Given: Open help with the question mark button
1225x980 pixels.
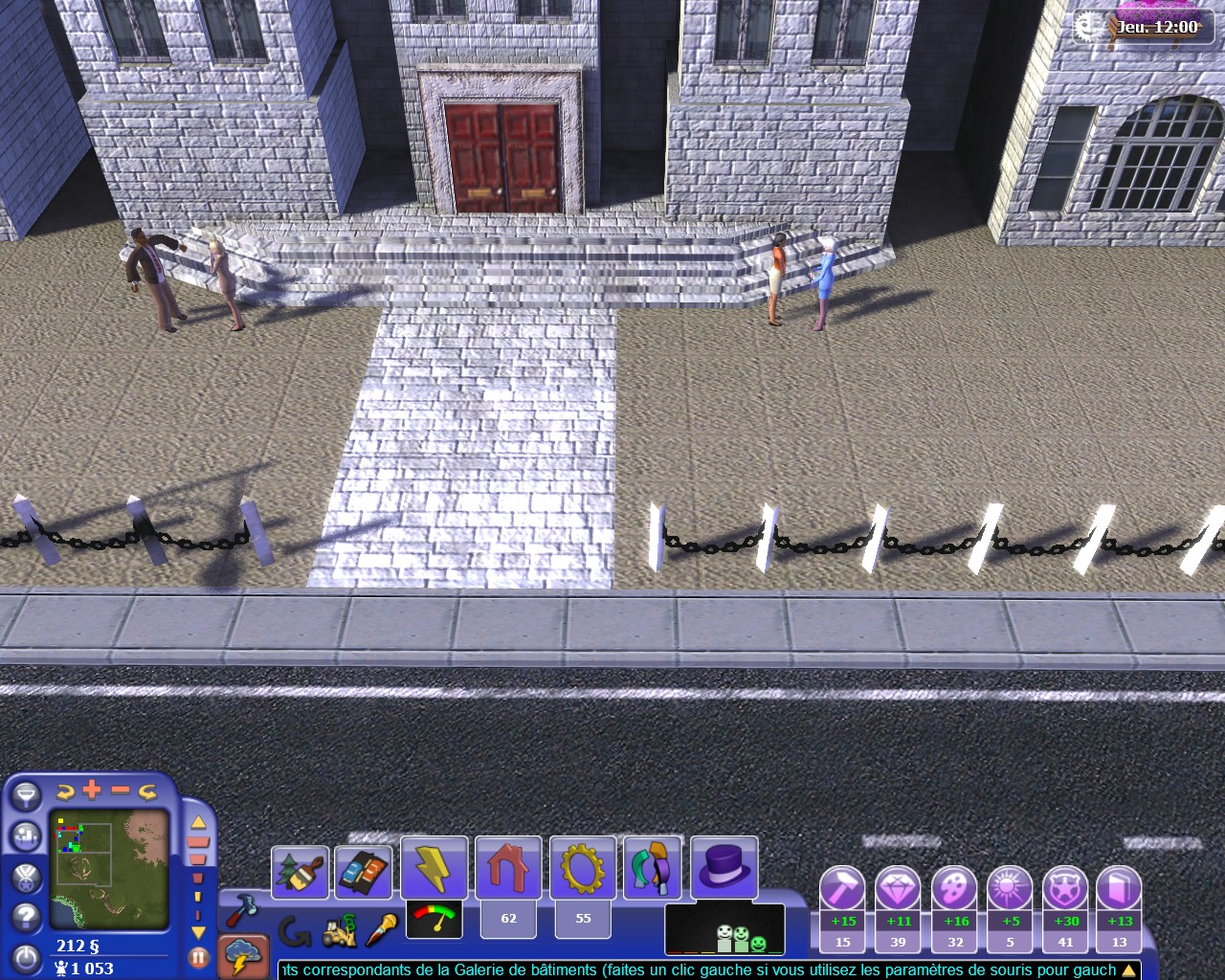Looking at the screenshot, I should tap(26, 917).
